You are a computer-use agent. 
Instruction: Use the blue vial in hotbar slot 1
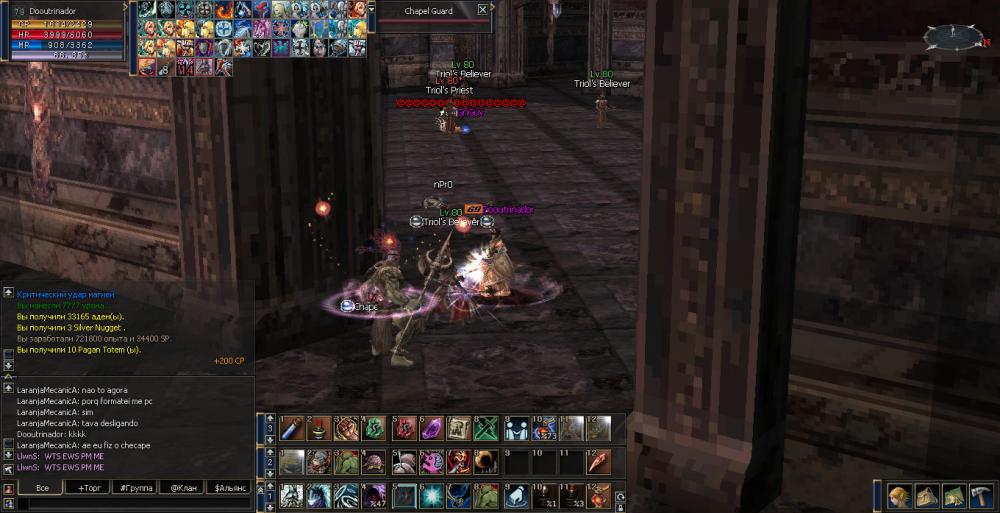point(292,428)
